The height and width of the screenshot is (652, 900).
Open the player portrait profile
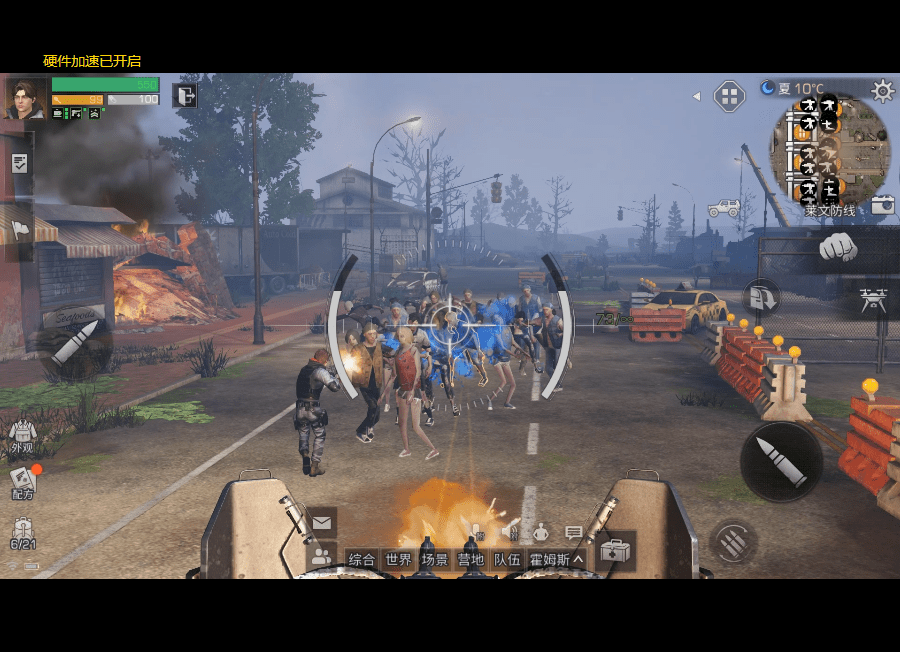point(24,98)
